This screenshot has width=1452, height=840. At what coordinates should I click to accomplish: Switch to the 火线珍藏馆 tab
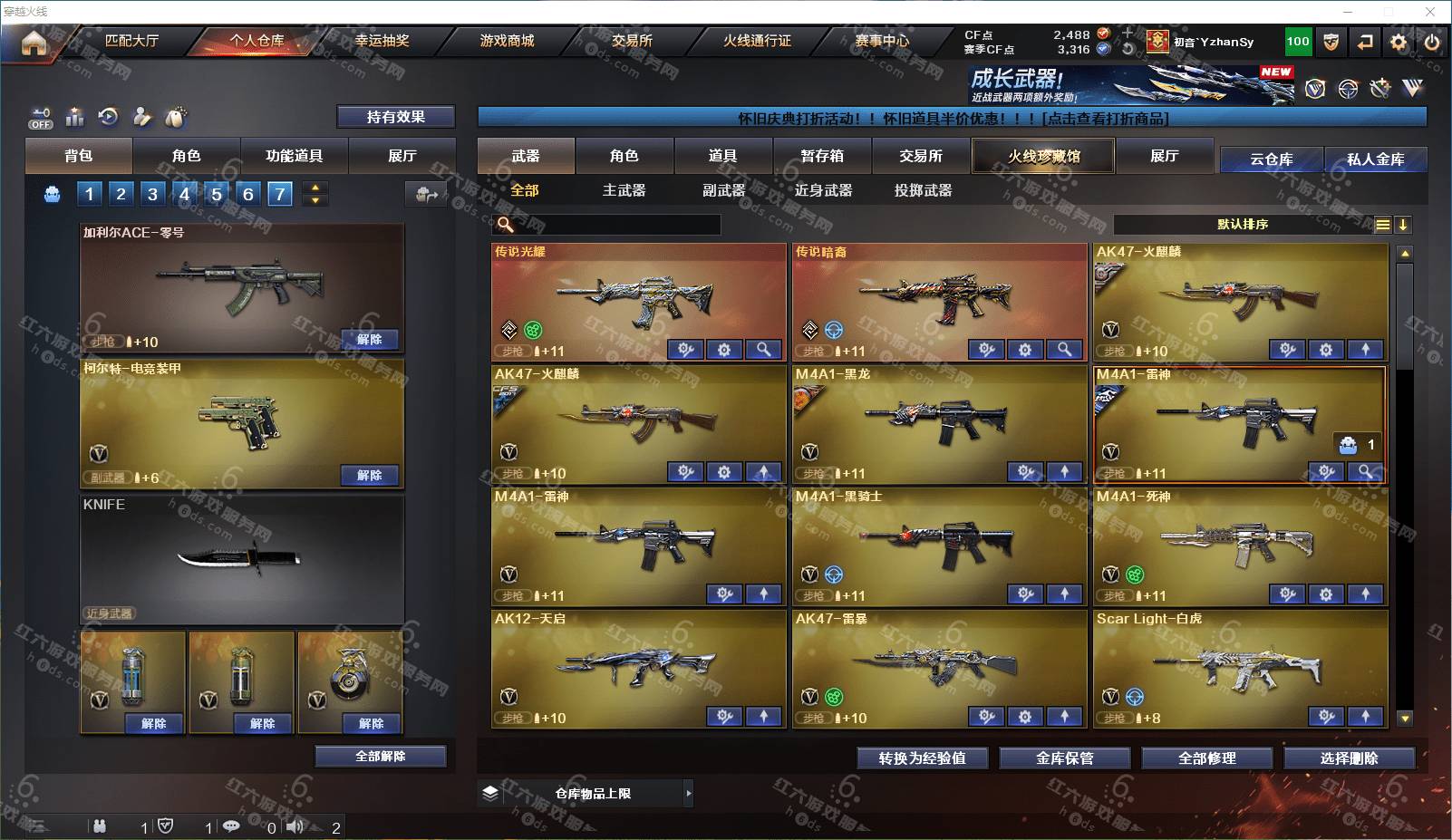(x=1043, y=156)
